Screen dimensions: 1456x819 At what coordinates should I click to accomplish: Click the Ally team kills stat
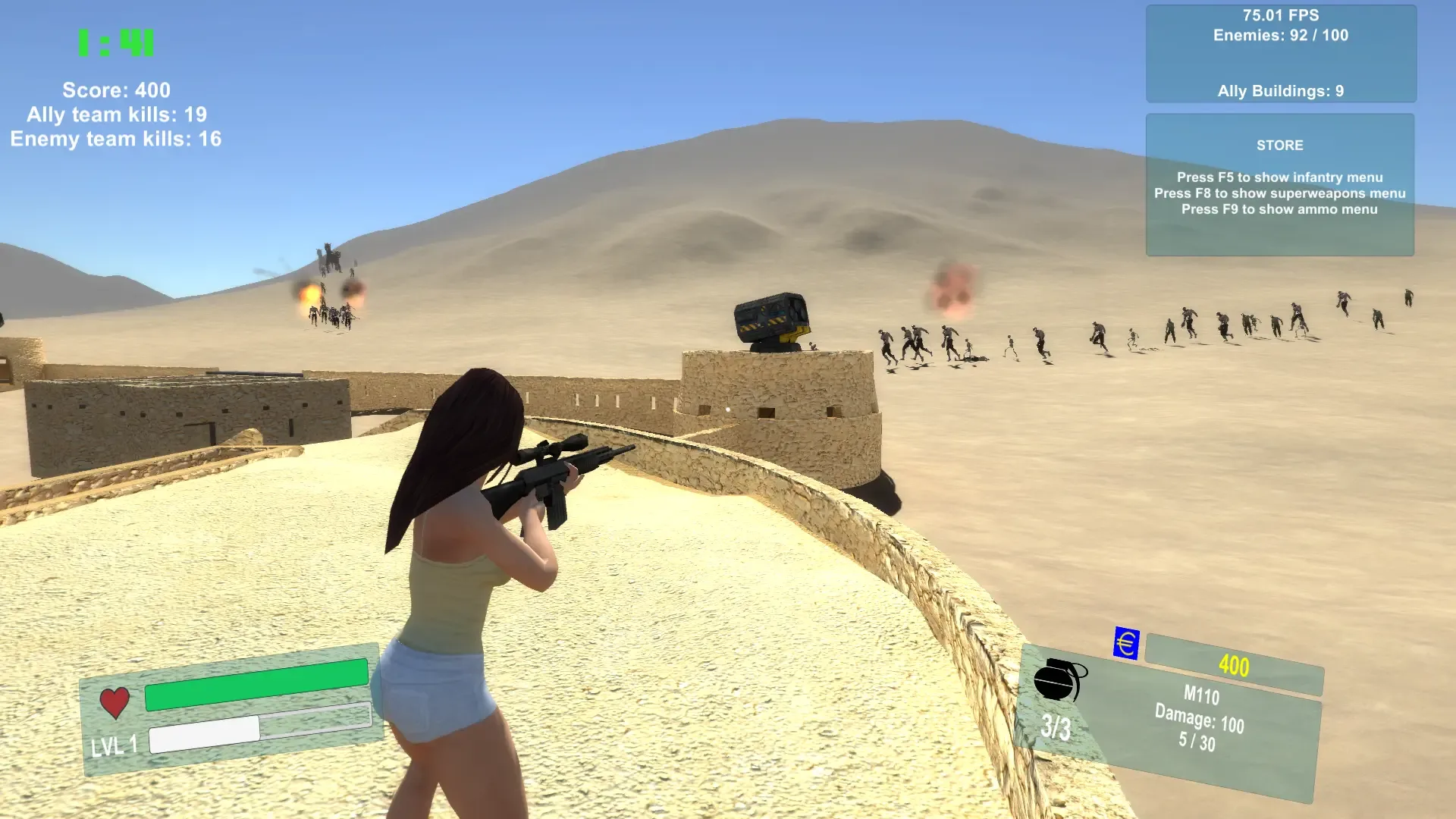(118, 115)
